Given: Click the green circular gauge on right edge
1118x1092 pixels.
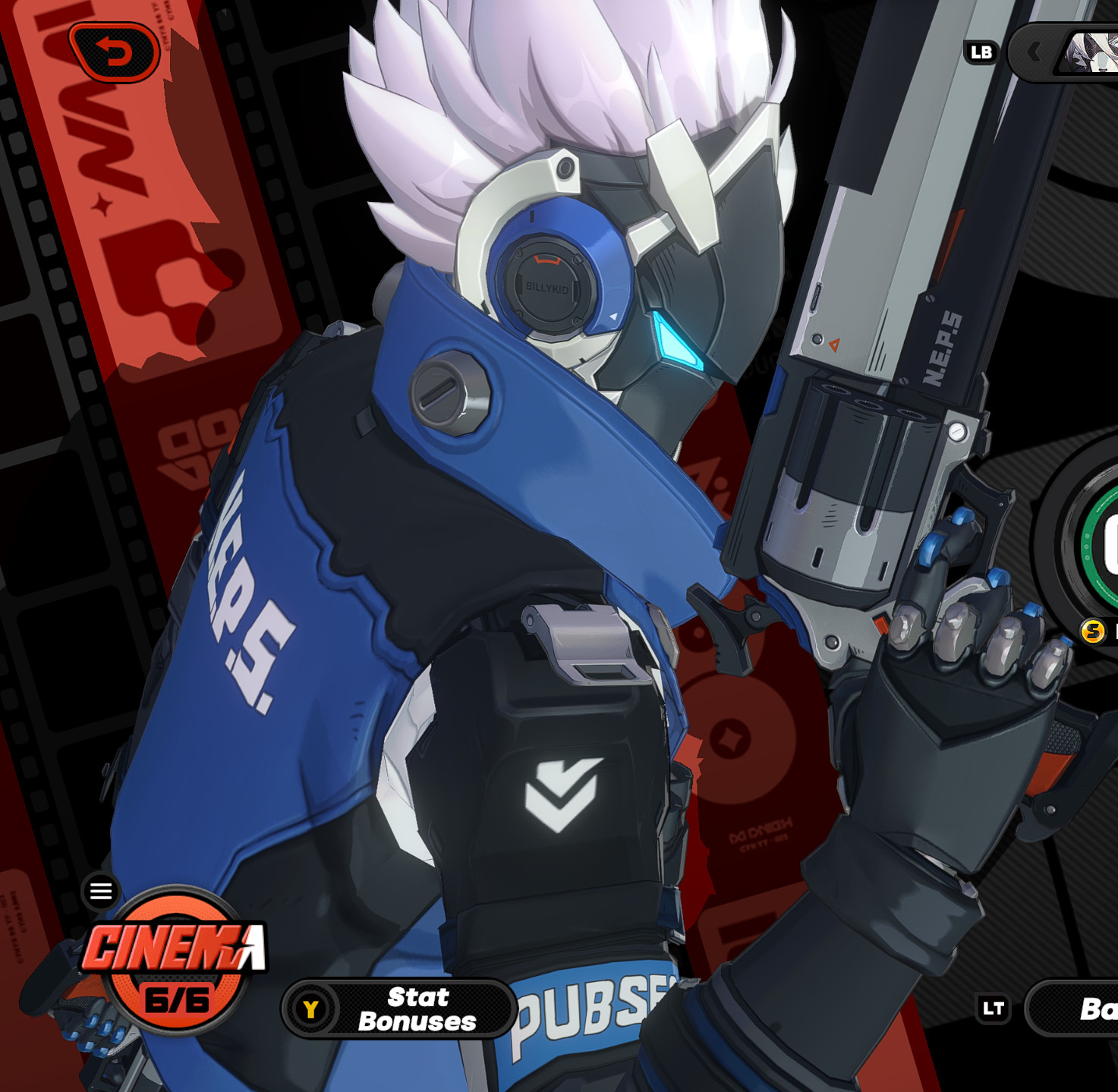Looking at the screenshot, I should click(1100, 546).
